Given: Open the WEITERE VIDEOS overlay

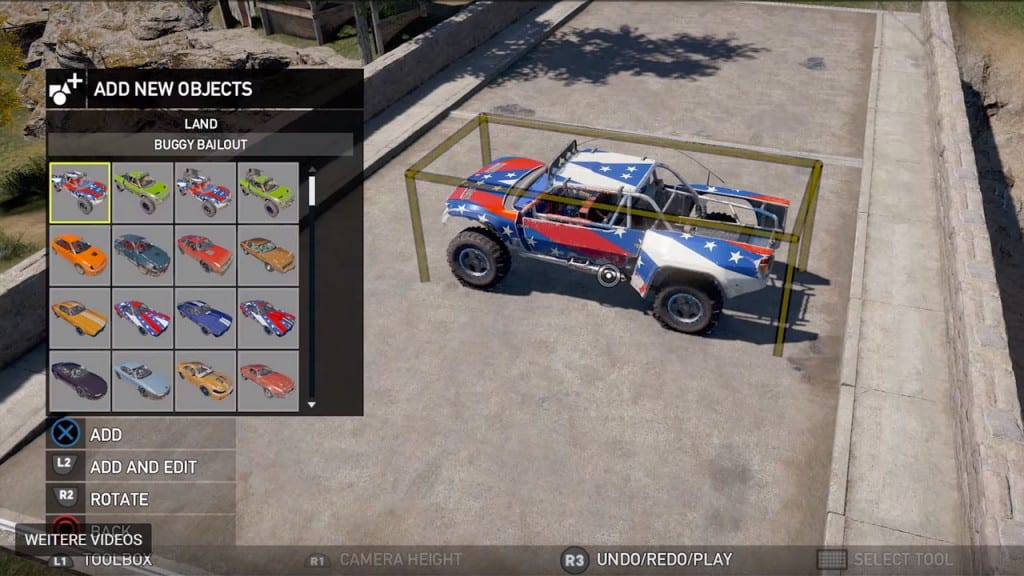Looking at the screenshot, I should pyautogui.click(x=84, y=539).
